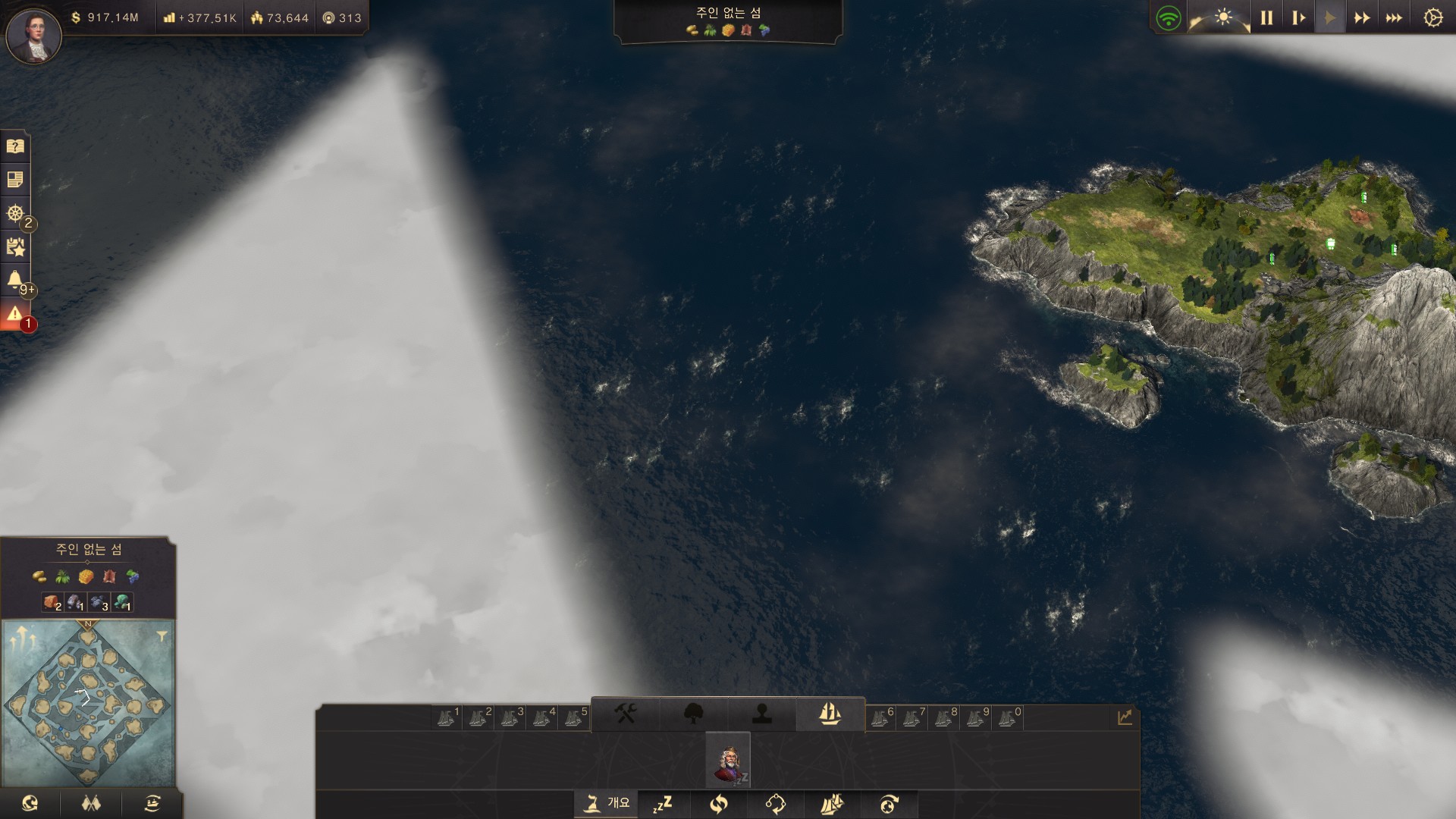The height and width of the screenshot is (819, 1456).
Task: Open the player profile portrait
Action: 33,35
